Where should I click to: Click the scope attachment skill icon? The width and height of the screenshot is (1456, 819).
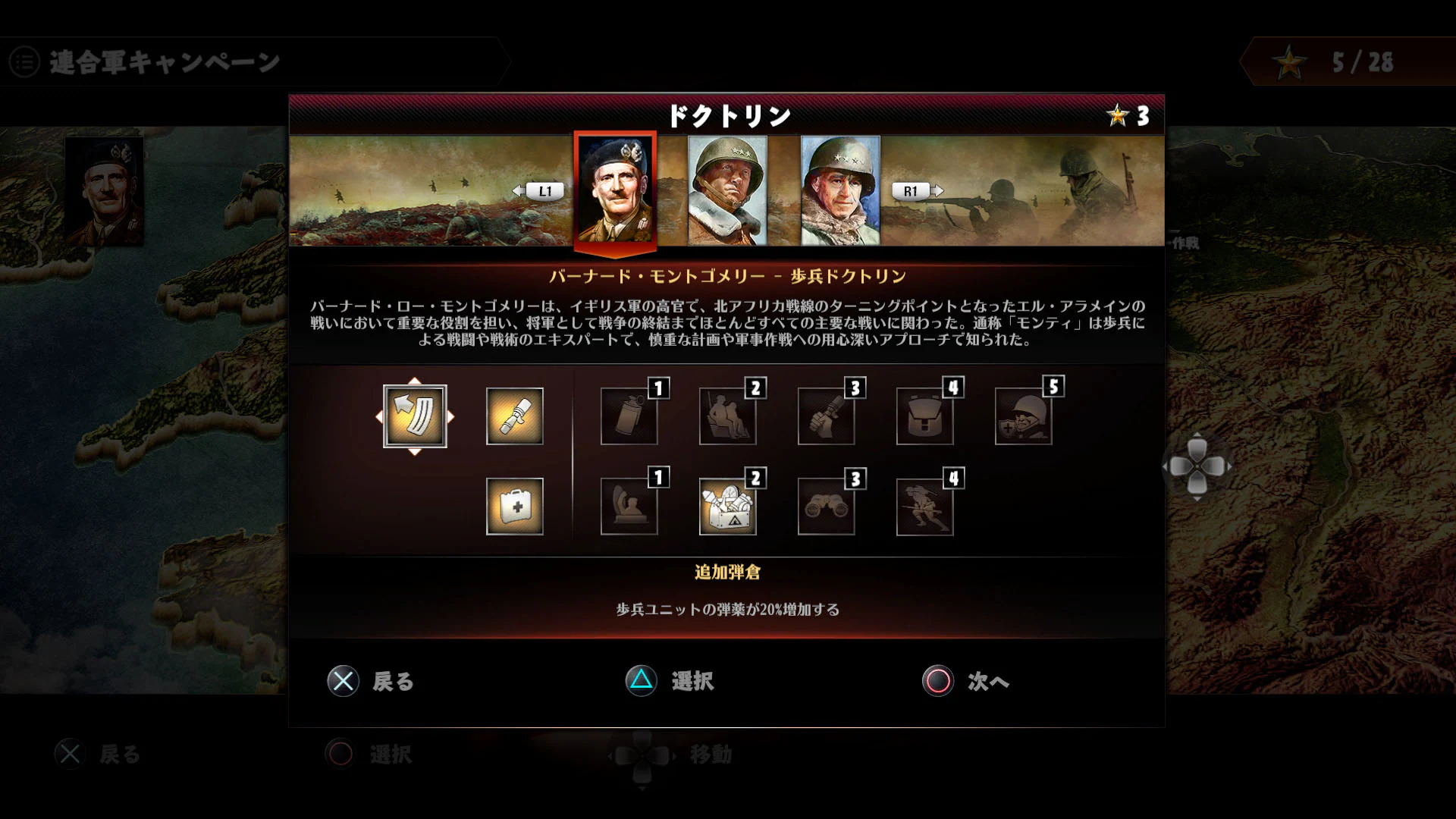click(x=515, y=416)
